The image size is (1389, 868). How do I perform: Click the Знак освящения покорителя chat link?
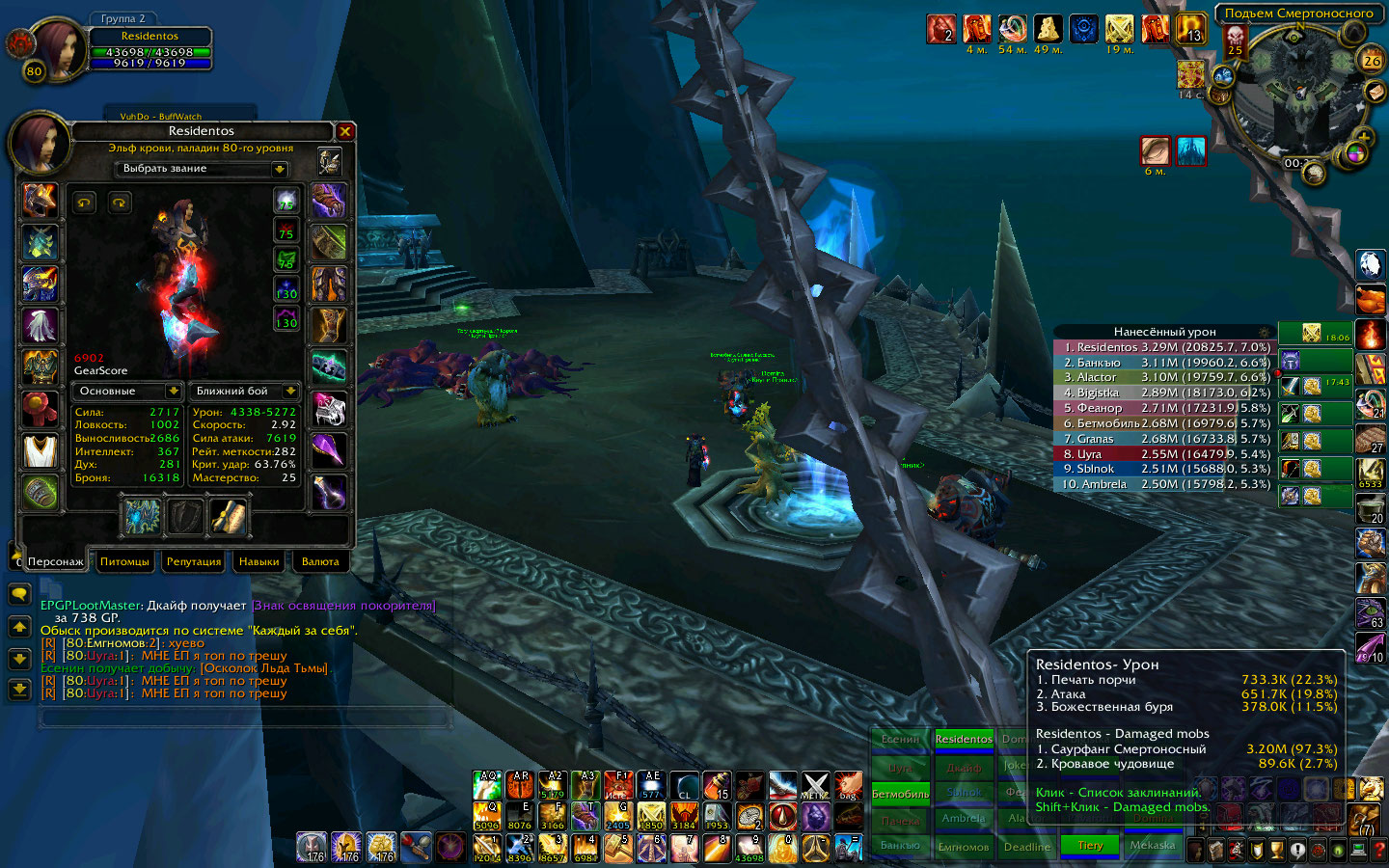[x=343, y=606]
